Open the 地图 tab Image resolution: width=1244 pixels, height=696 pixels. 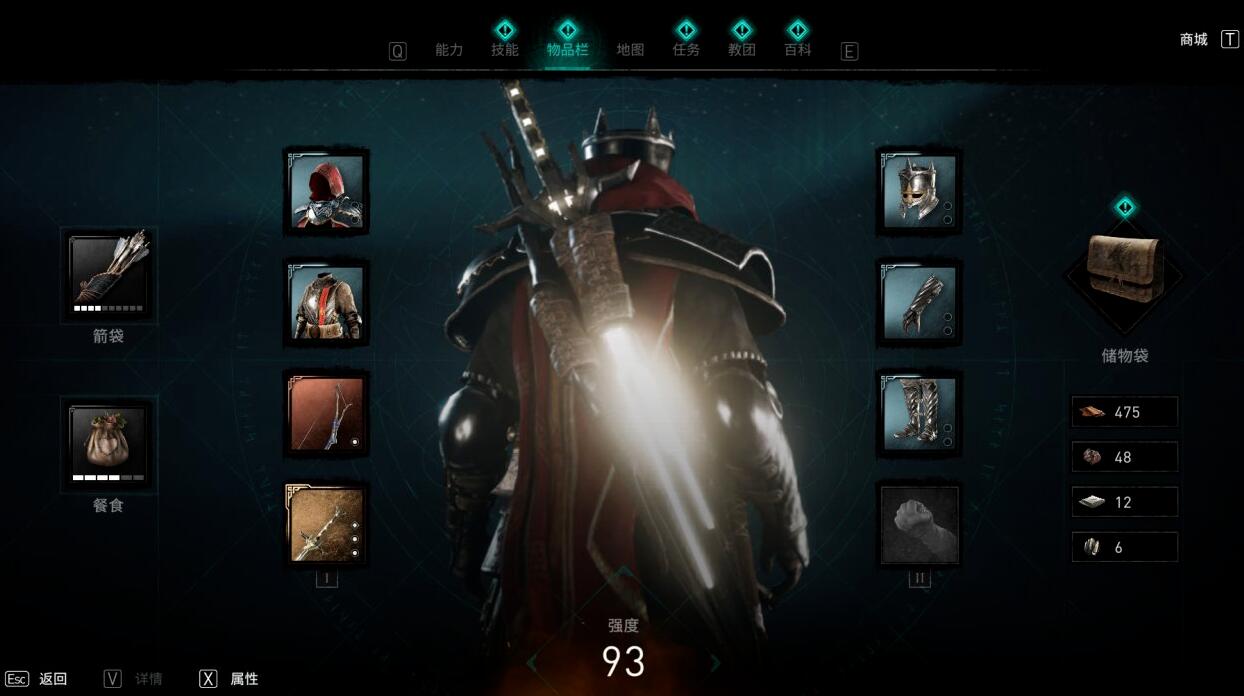coord(630,50)
